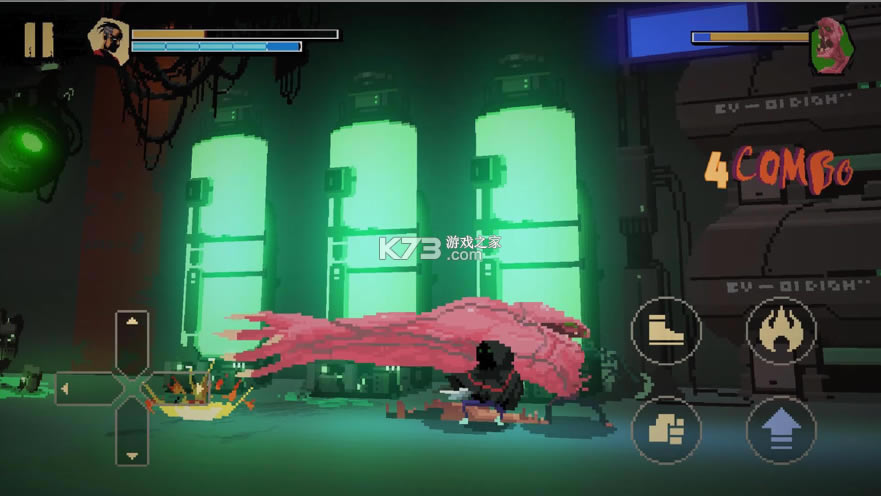Pause the game
The width and height of the screenshot is (881, 496).
[38, 39]
